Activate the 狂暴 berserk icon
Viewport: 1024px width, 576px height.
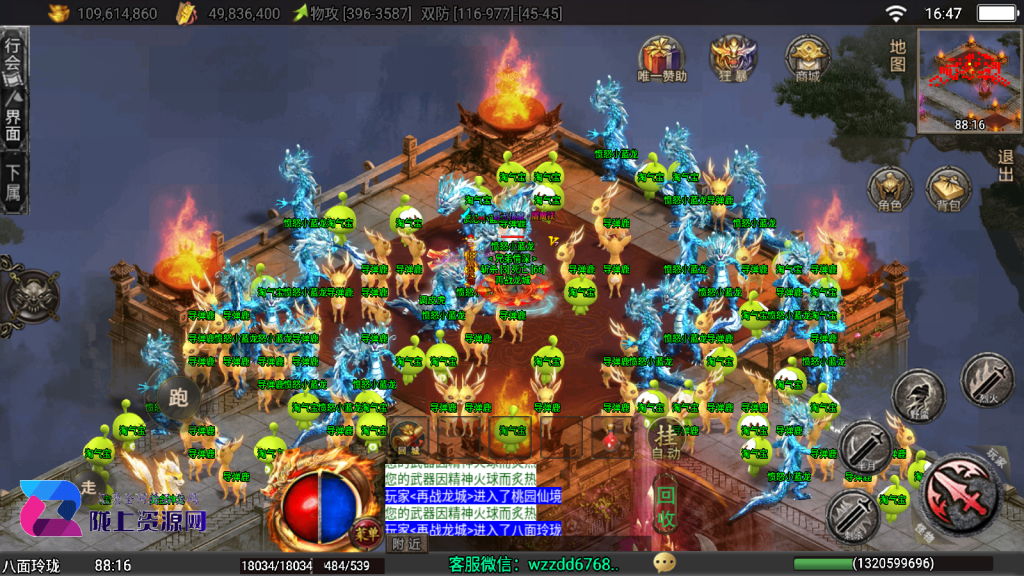click(733, 58)
